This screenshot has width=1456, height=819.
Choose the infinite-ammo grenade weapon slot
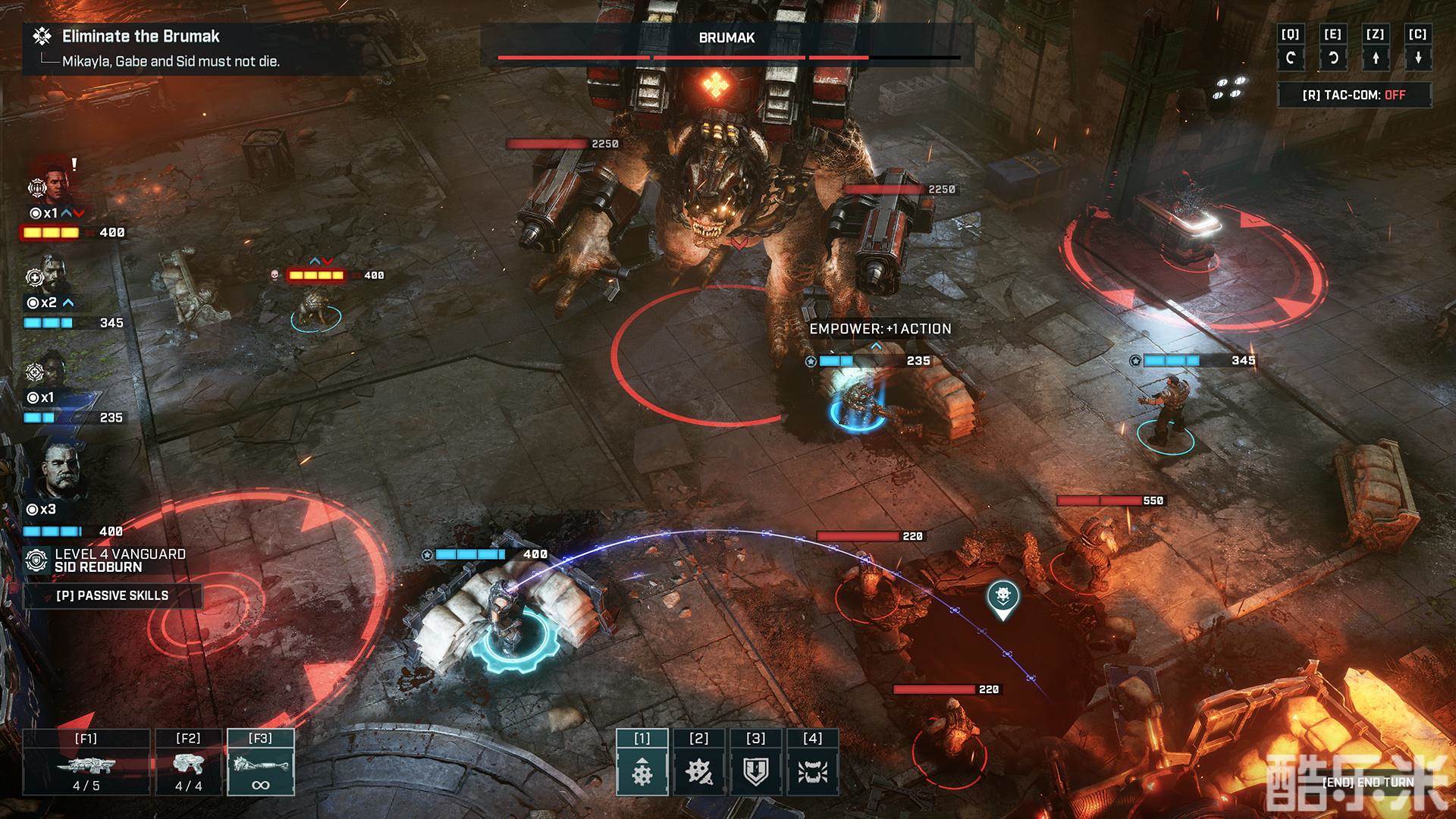pyautogui.click(x=260, y=763)
